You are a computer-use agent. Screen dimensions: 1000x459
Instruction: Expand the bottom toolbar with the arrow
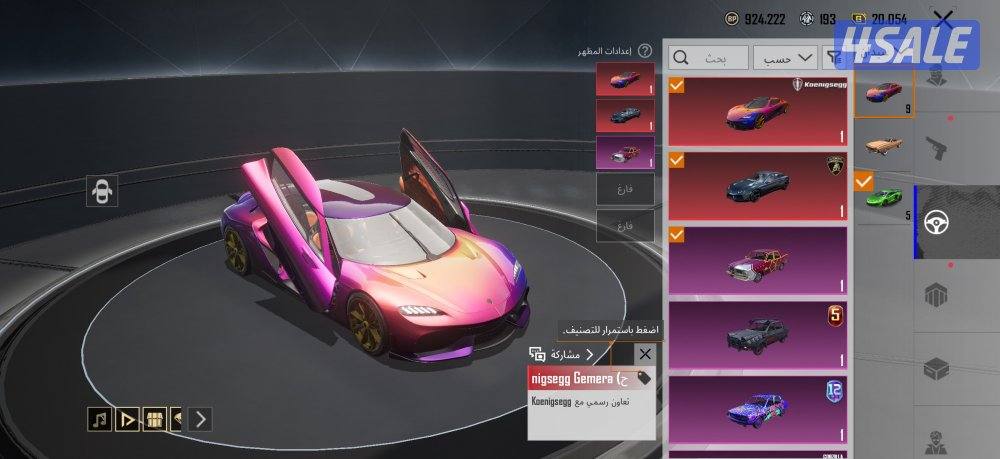[200, 419]
